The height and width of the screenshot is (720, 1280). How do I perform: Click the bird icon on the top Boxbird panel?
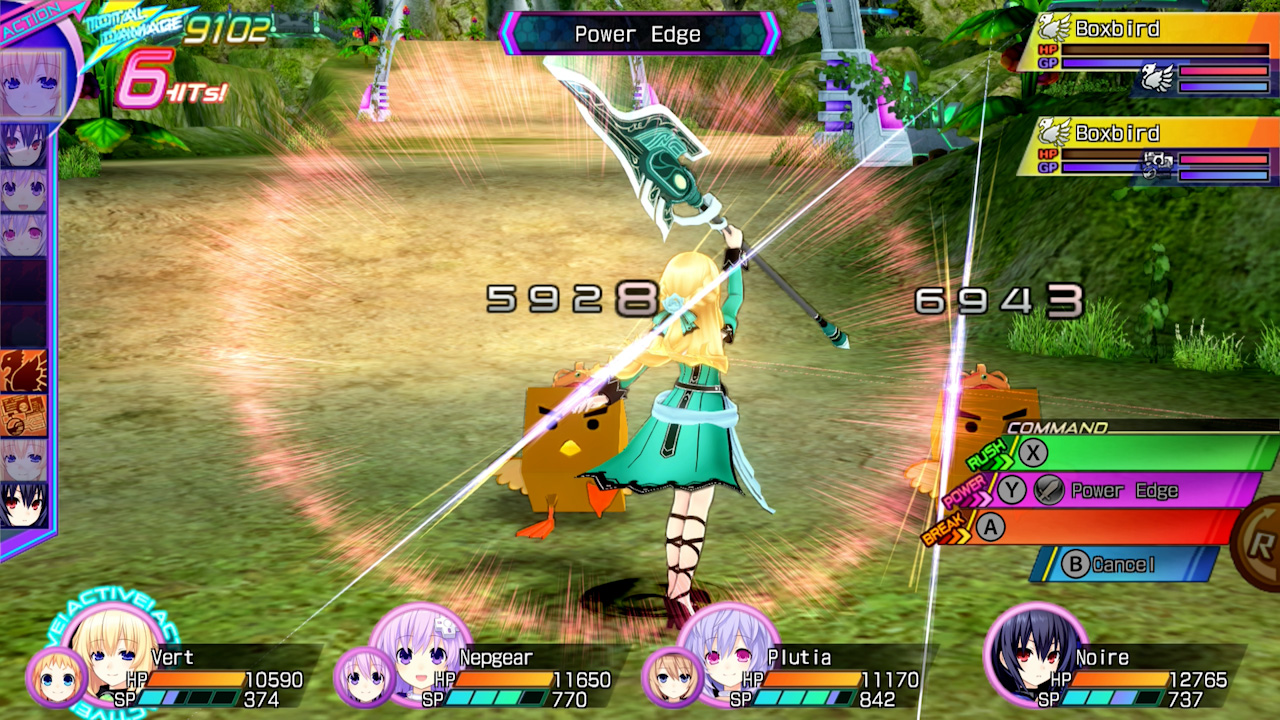[x=1054, y=27]
